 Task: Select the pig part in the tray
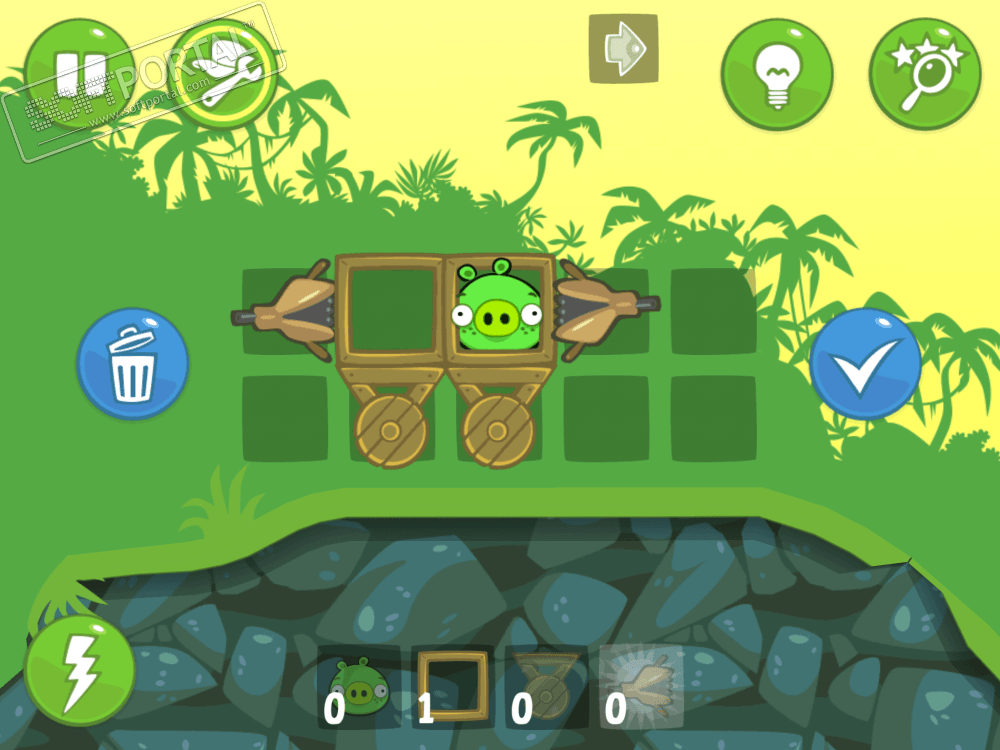[x=358, y=687]
